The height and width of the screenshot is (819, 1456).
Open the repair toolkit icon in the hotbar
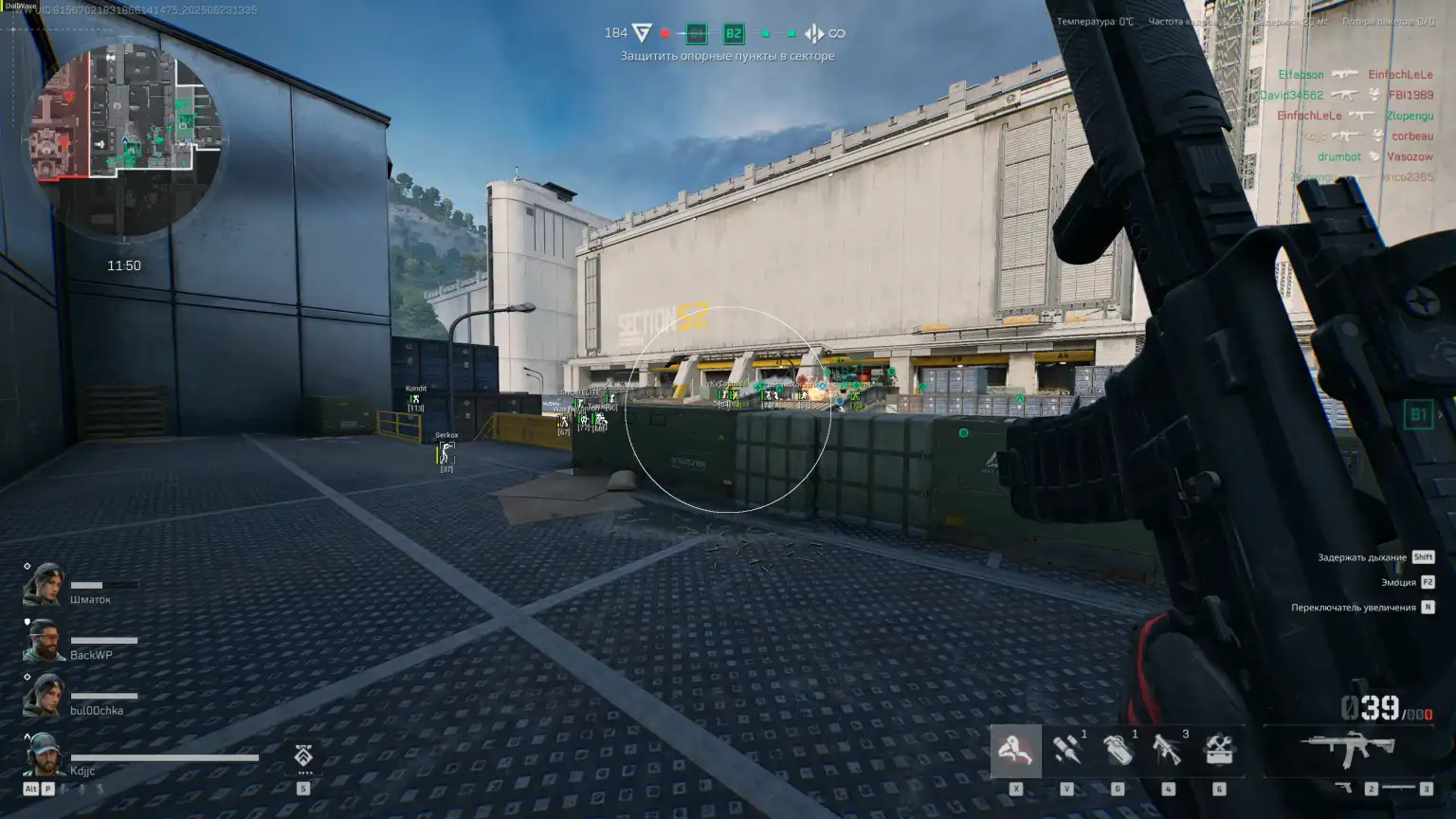pos(1219,752)
